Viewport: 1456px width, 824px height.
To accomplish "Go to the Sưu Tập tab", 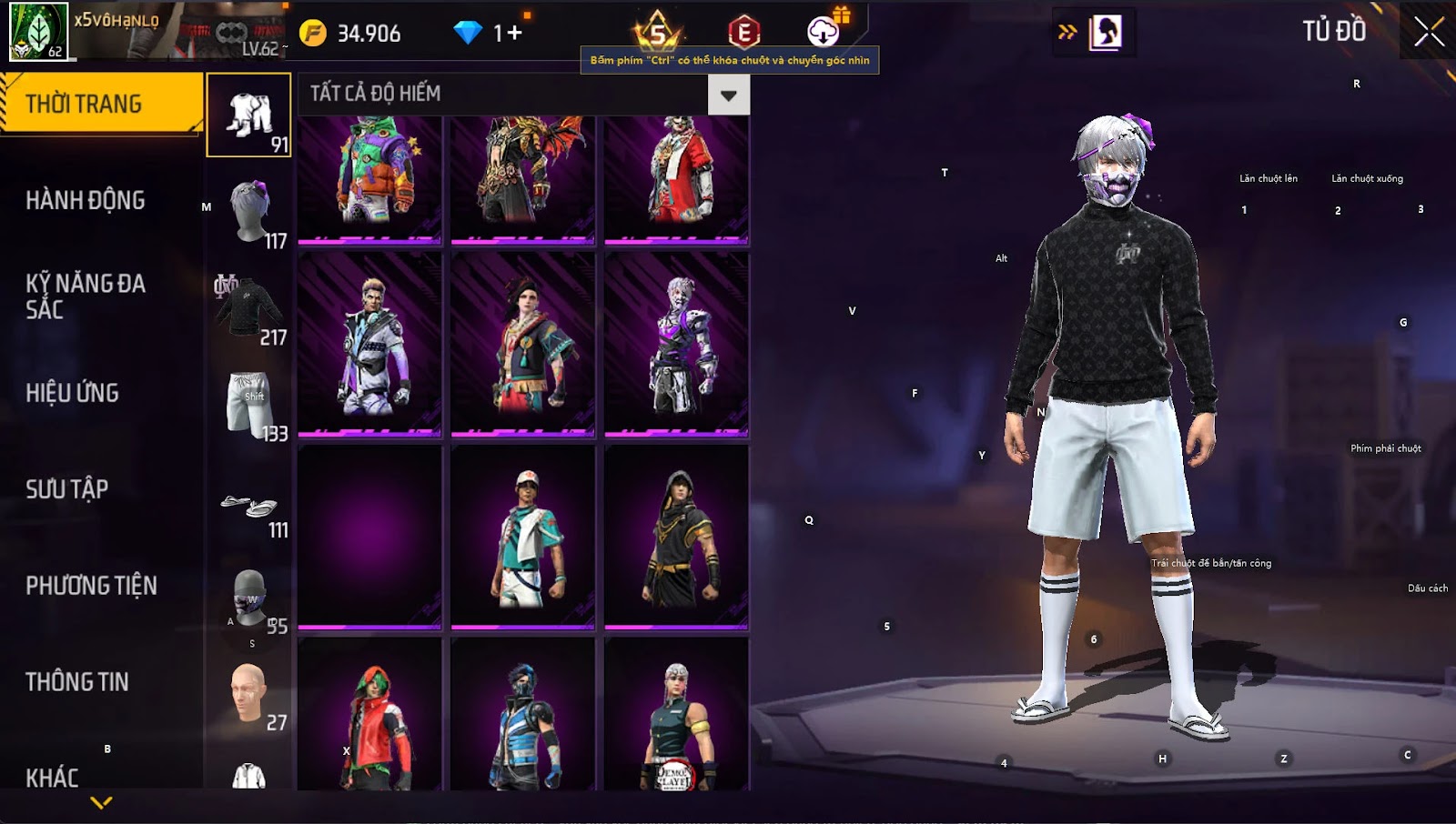I will point(67,489).
